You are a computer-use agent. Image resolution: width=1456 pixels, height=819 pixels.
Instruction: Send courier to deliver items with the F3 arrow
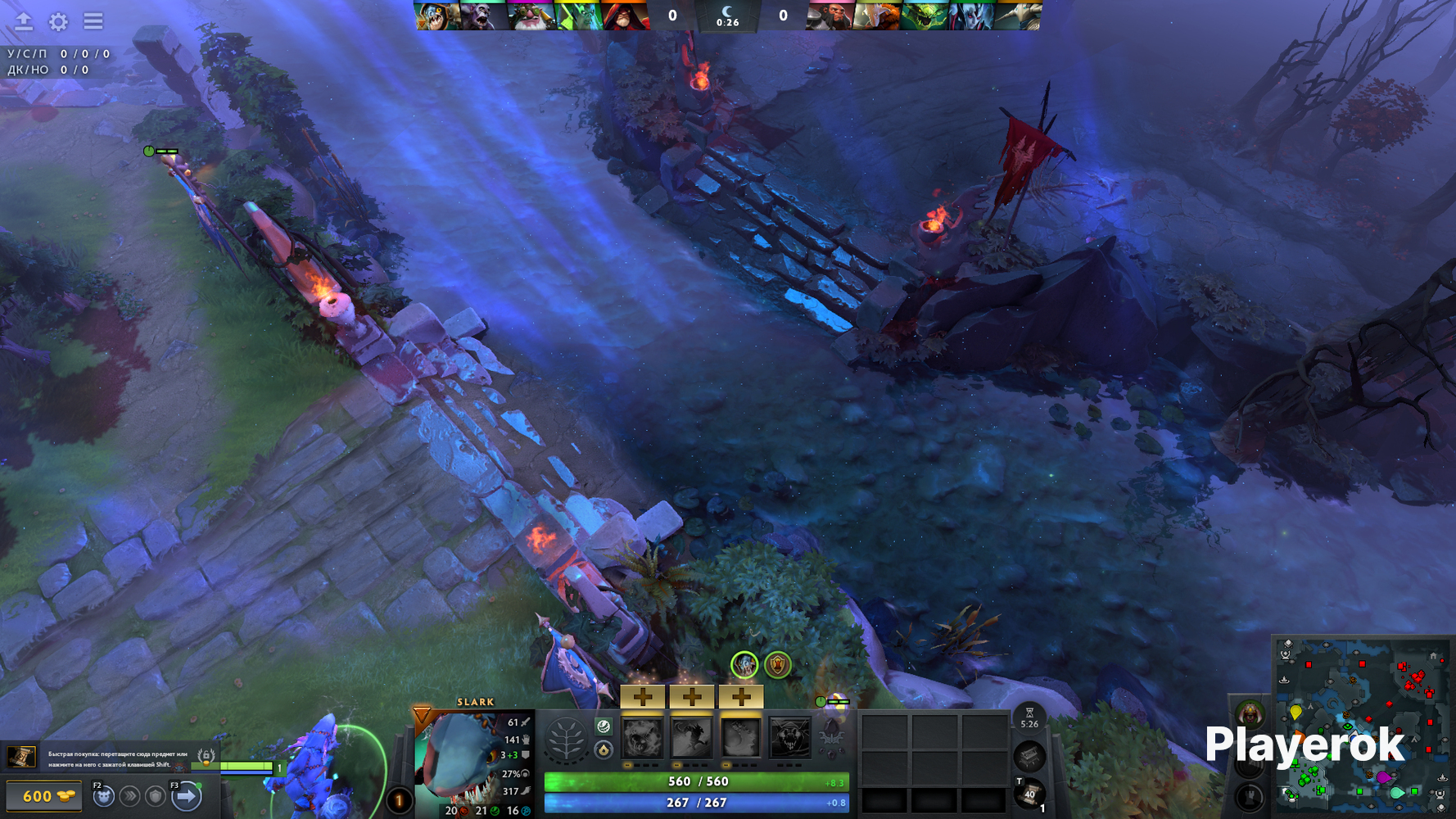point(187,795)
